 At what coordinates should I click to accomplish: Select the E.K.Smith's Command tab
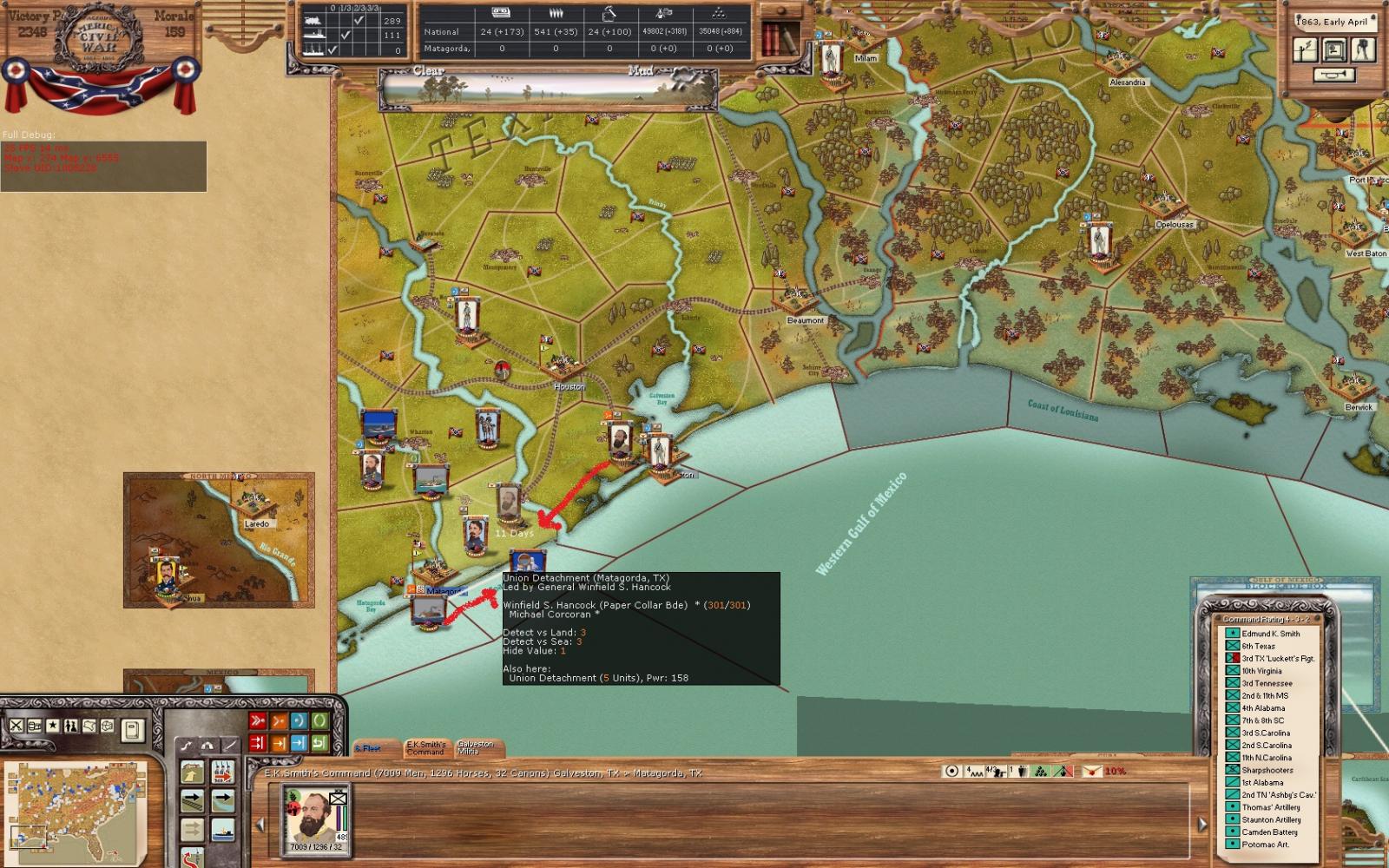pos(425,747)
